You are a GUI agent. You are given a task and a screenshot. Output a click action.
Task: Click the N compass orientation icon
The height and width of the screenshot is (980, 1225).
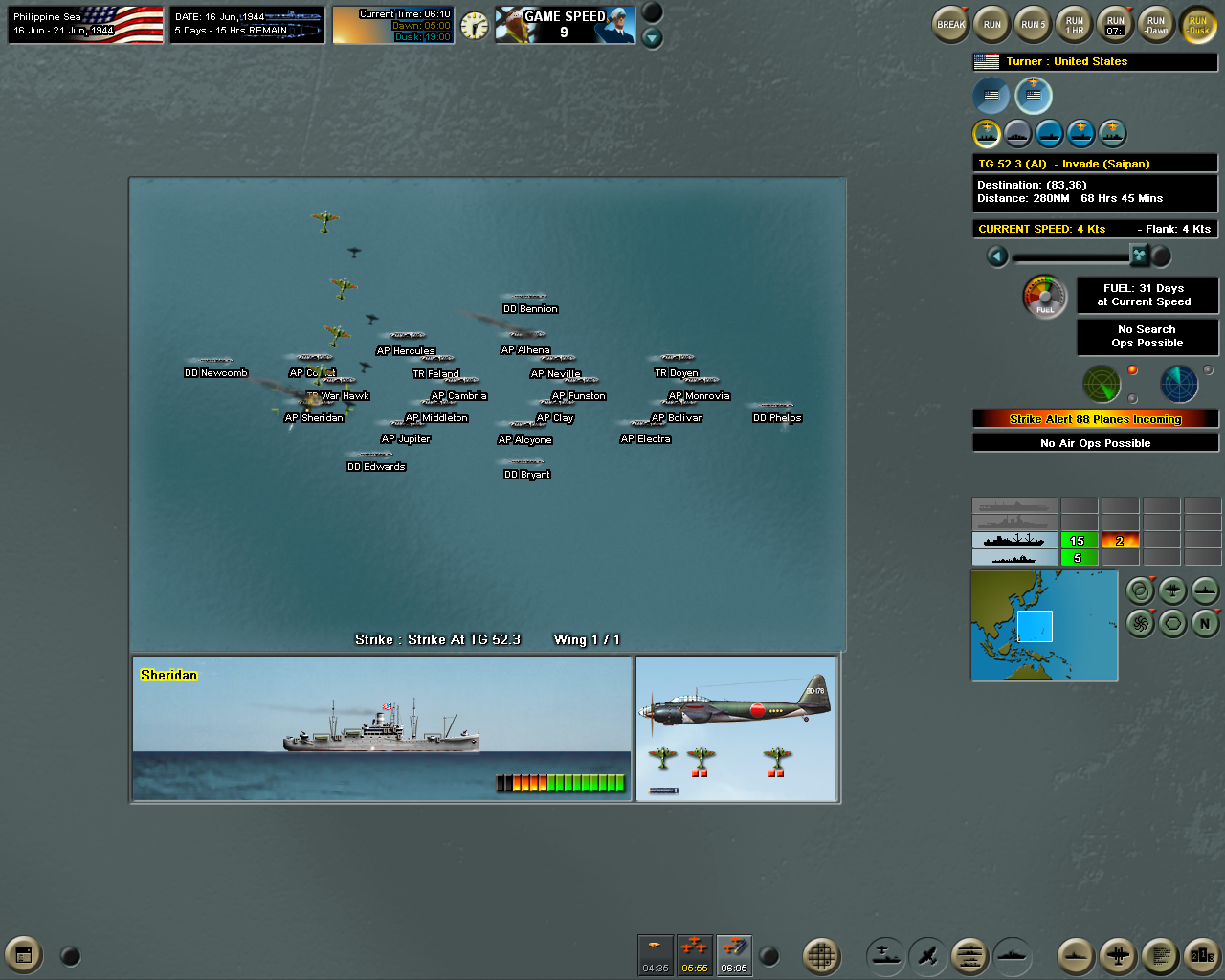click(1203, 623)
